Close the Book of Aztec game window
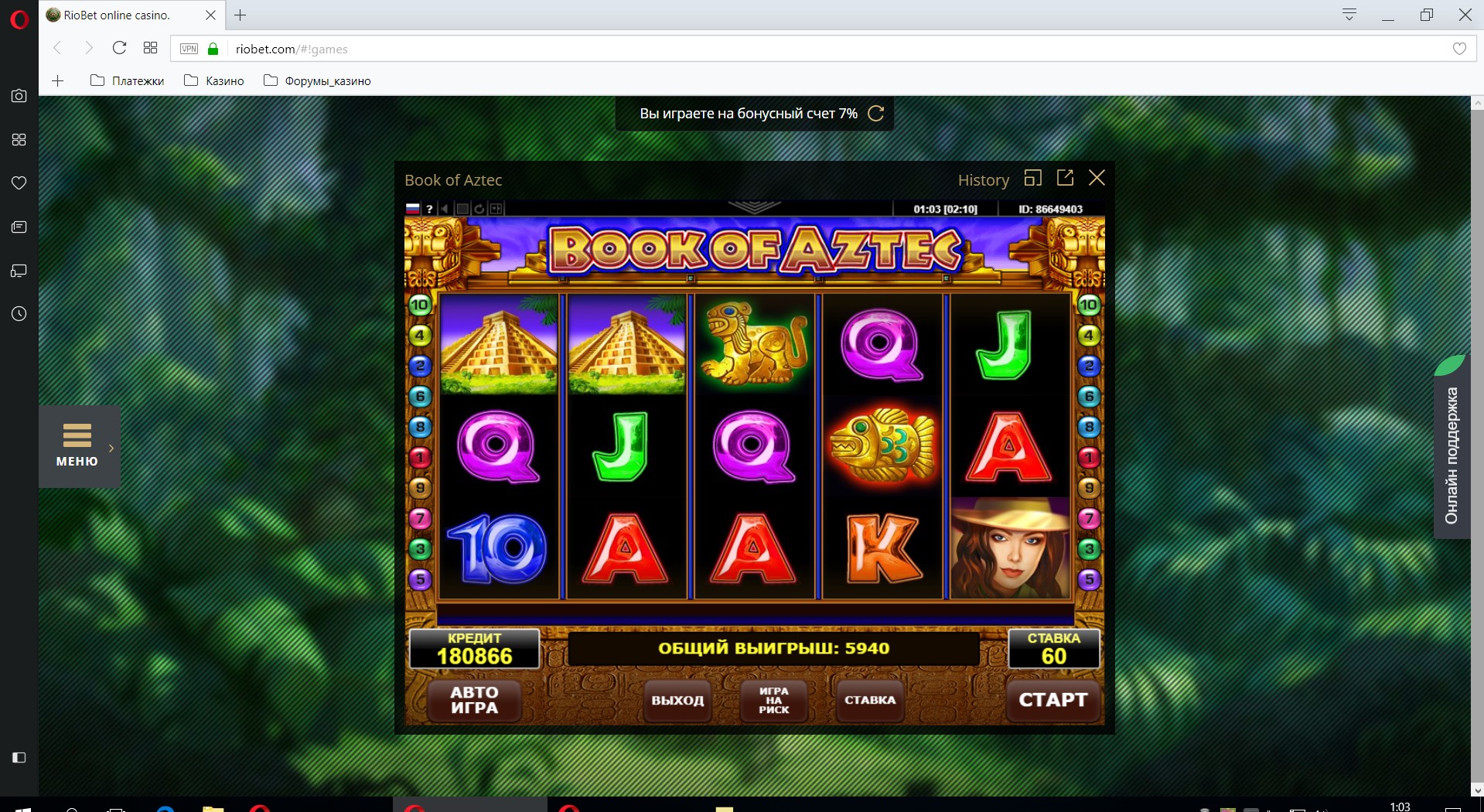Image resolution: width=1484 pixels, height=812 pixels. [1097, 178]
